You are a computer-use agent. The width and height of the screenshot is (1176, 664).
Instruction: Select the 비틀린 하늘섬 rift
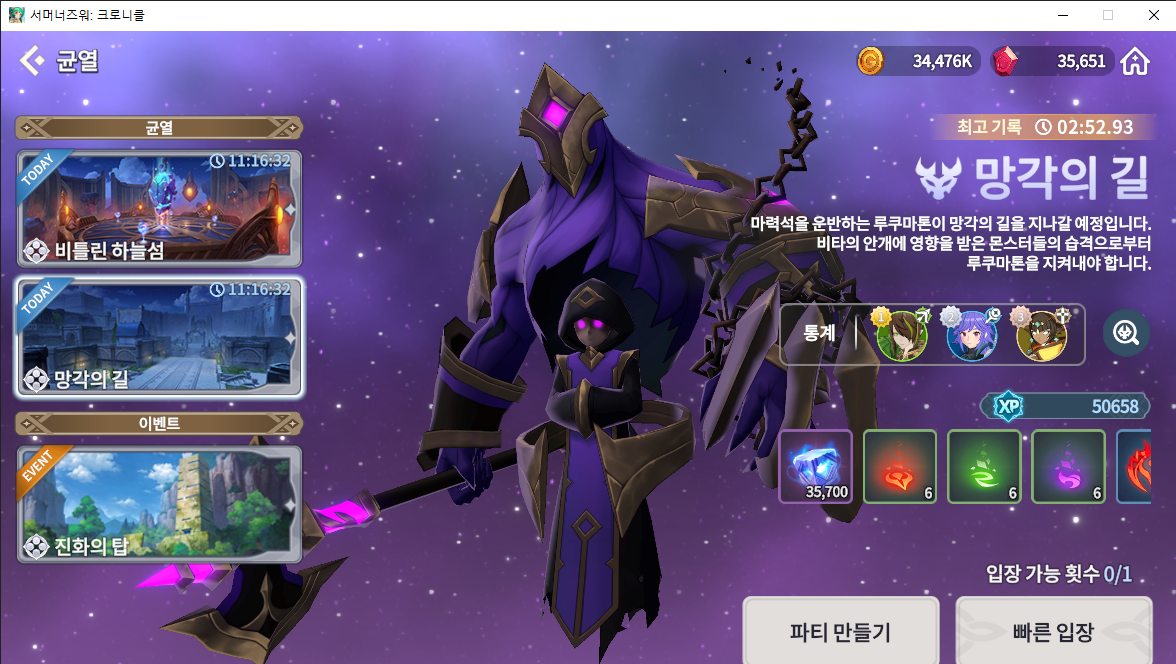(159, 208)
